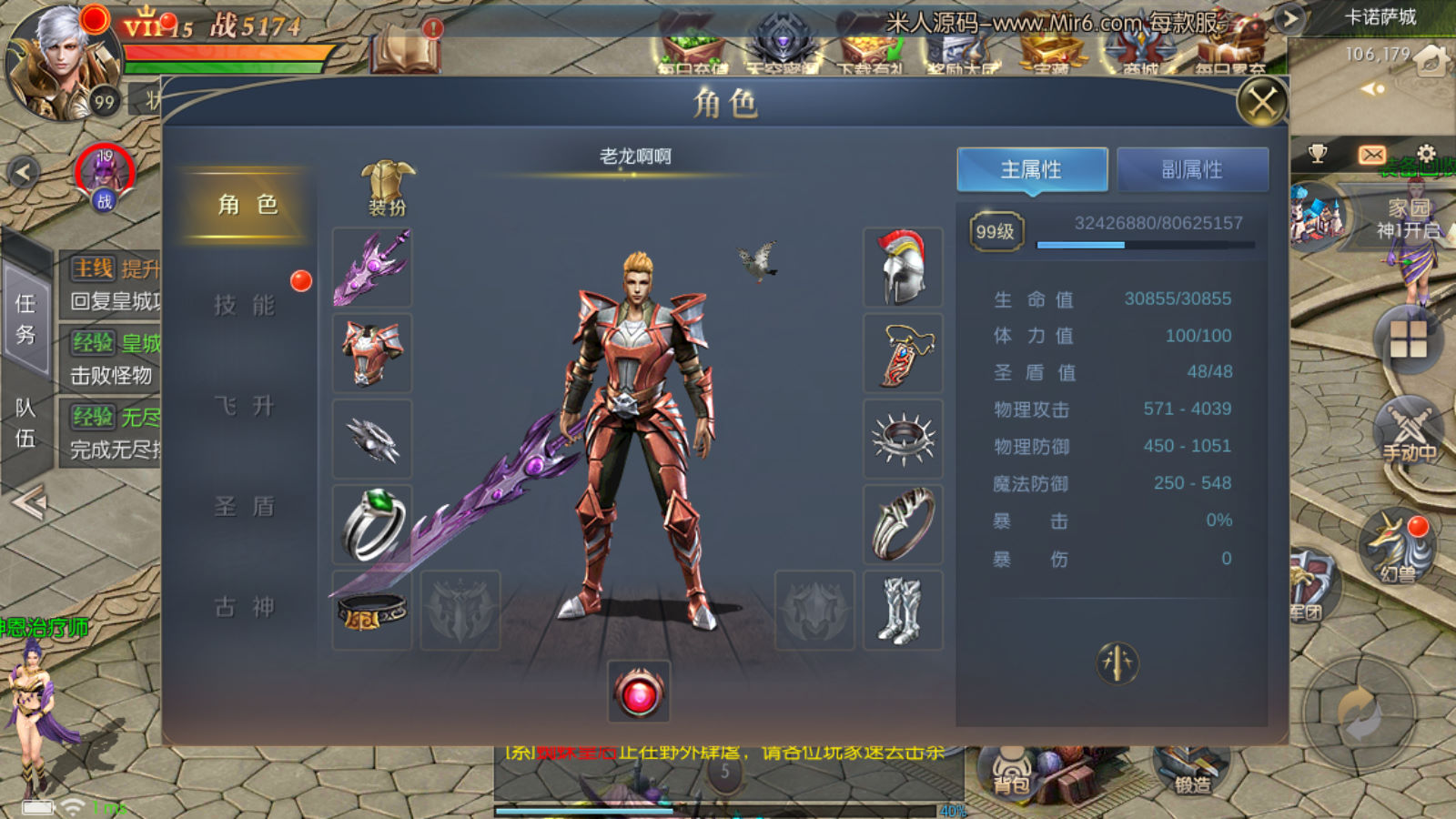Select the red amulet necklace slot
Screen dimensions: 1456x819
903,353
